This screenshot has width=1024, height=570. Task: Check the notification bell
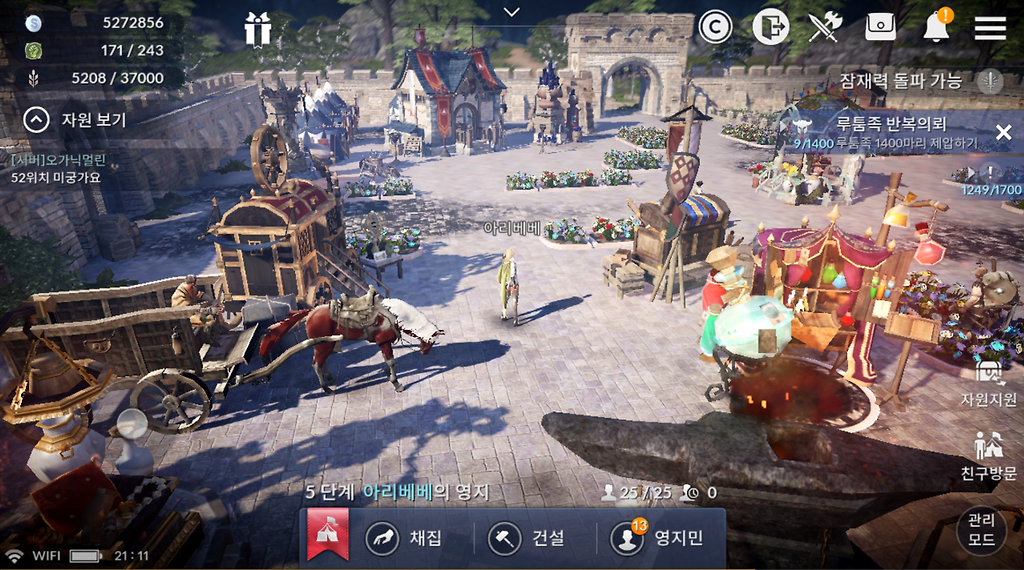pos(936,27)
